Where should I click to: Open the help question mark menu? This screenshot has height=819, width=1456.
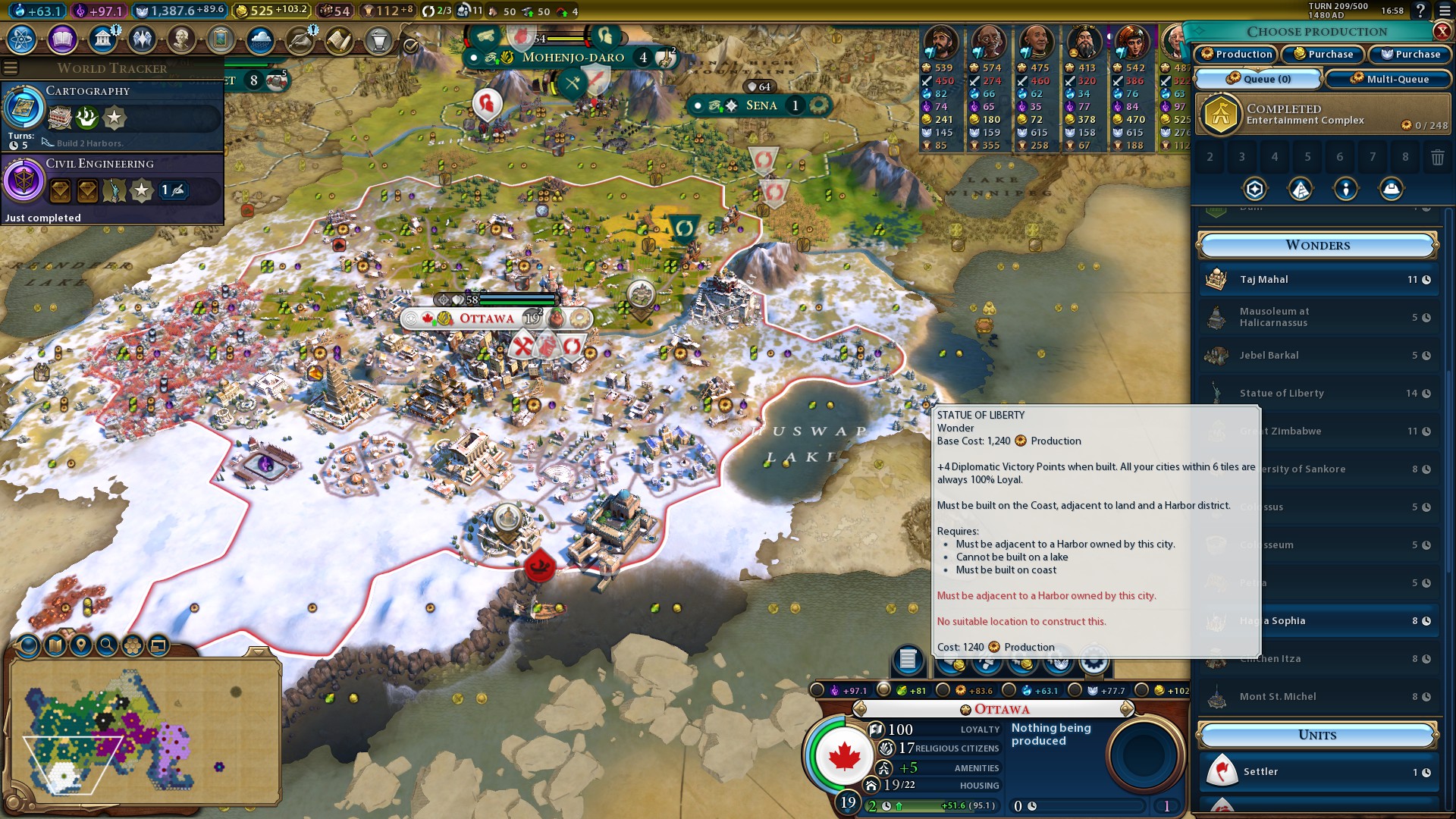[1420, 11]
